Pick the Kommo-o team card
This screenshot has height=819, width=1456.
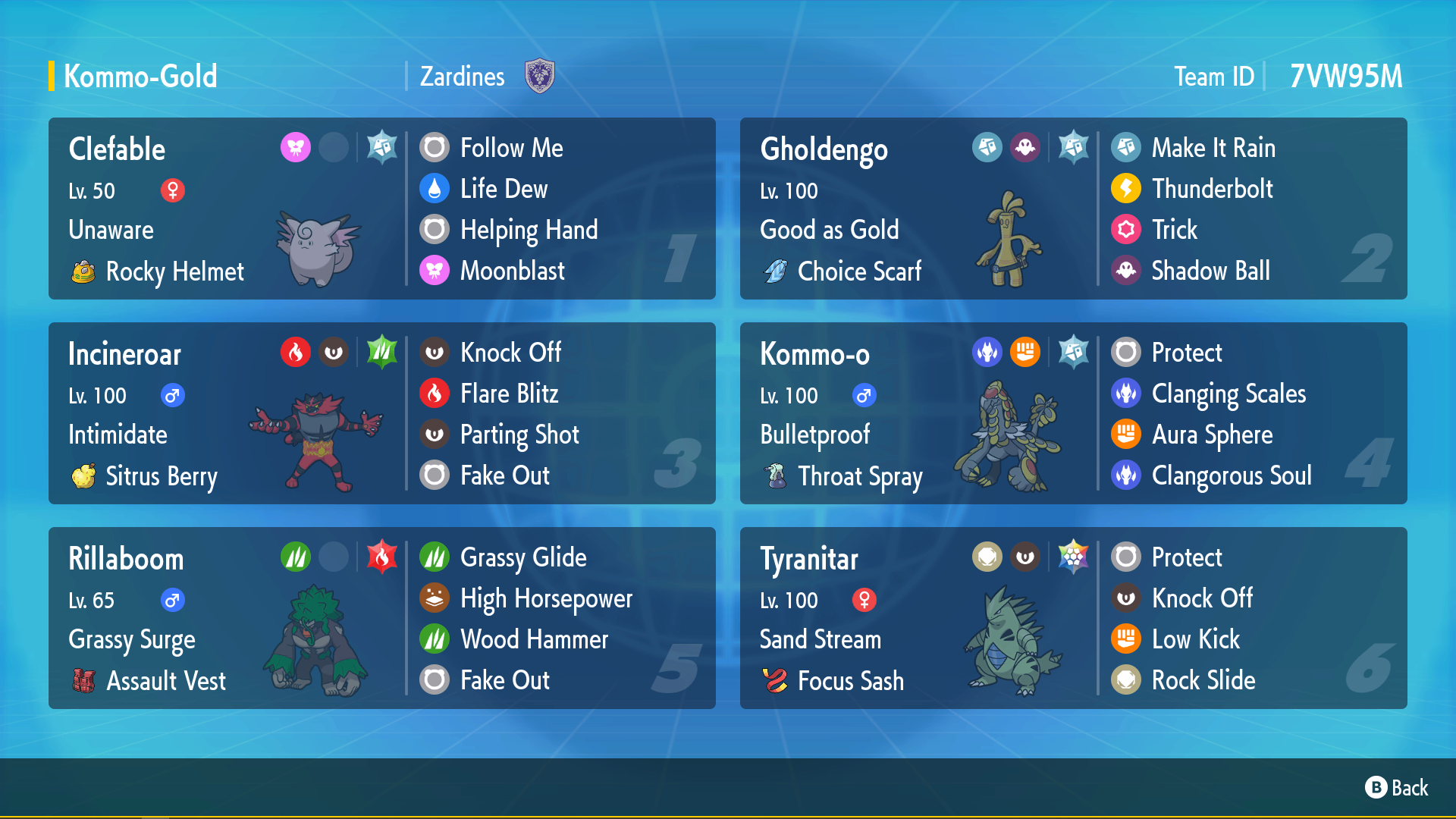point(1073,413)
